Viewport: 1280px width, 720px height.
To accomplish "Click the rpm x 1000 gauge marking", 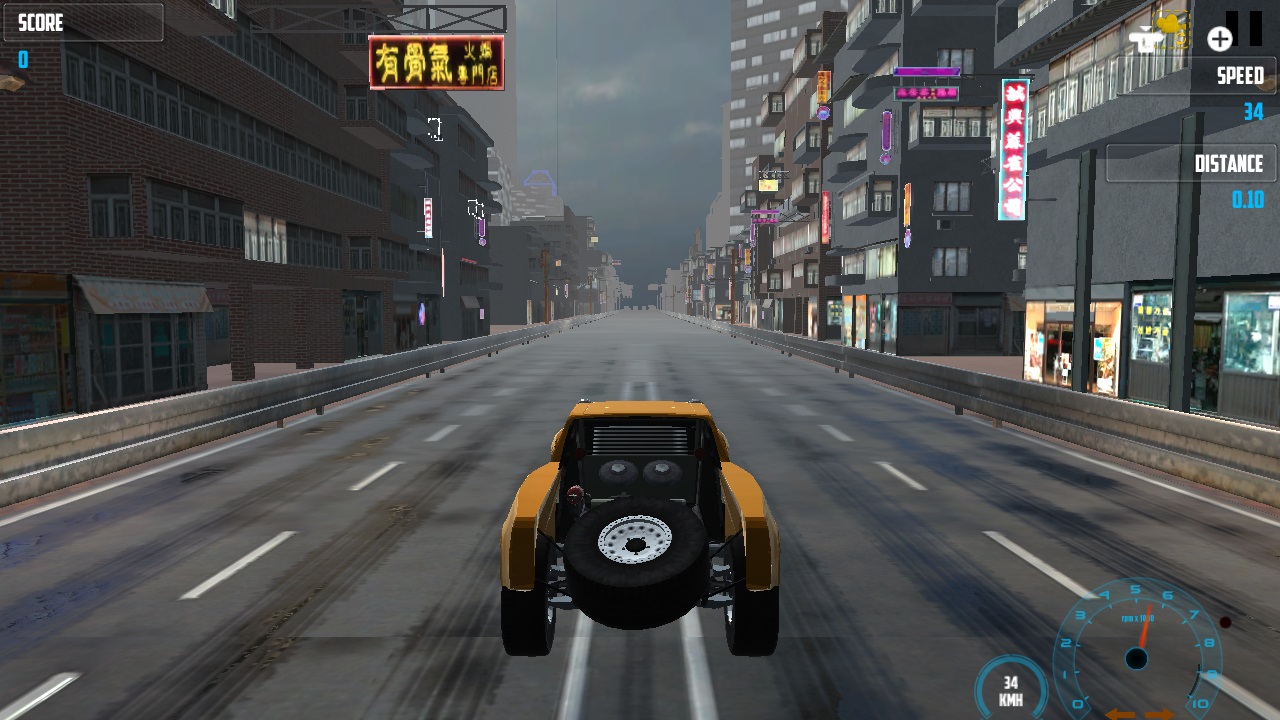I will tap(1138, 618).
